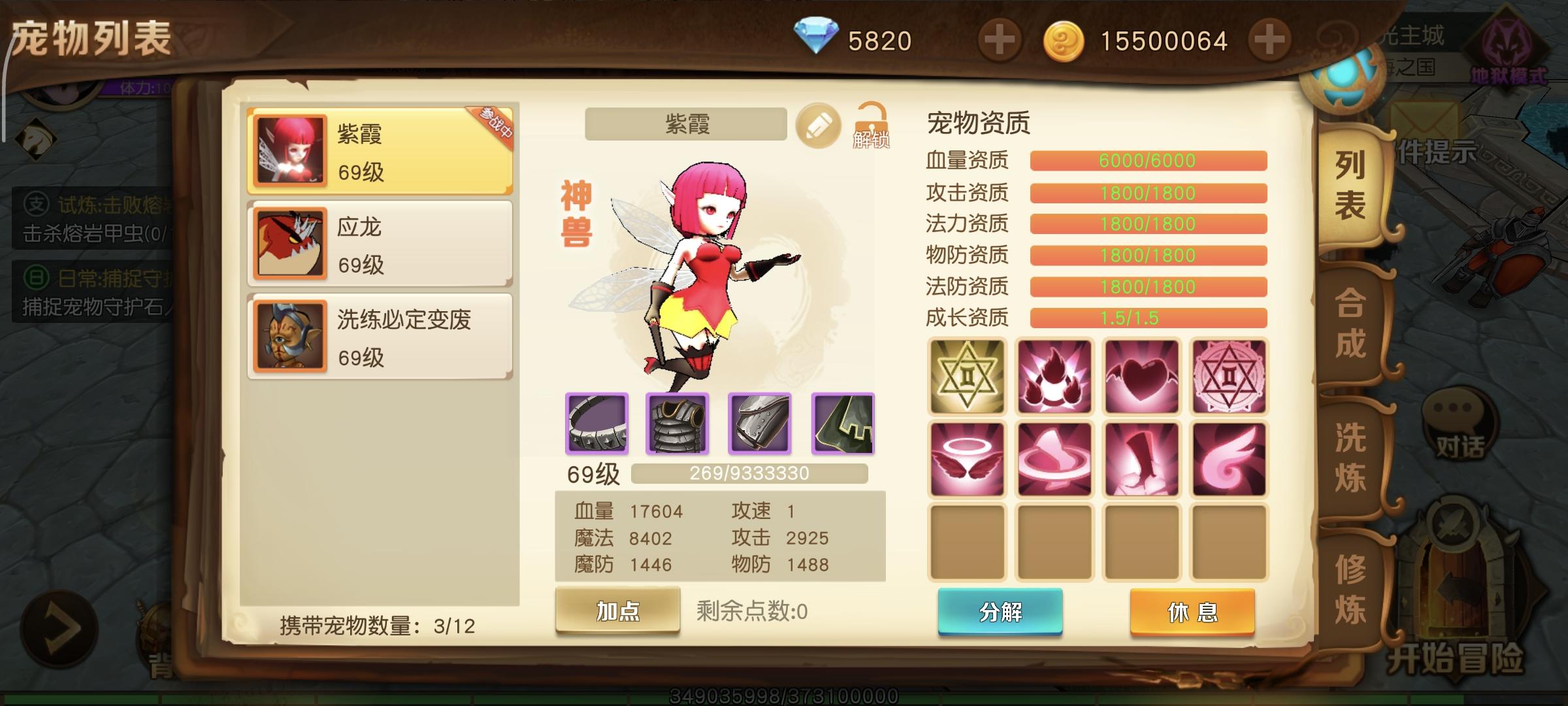Open the equipped armor chest piece slot
The height and width of the screenshot is (706, 1568).
coord(678,426)
